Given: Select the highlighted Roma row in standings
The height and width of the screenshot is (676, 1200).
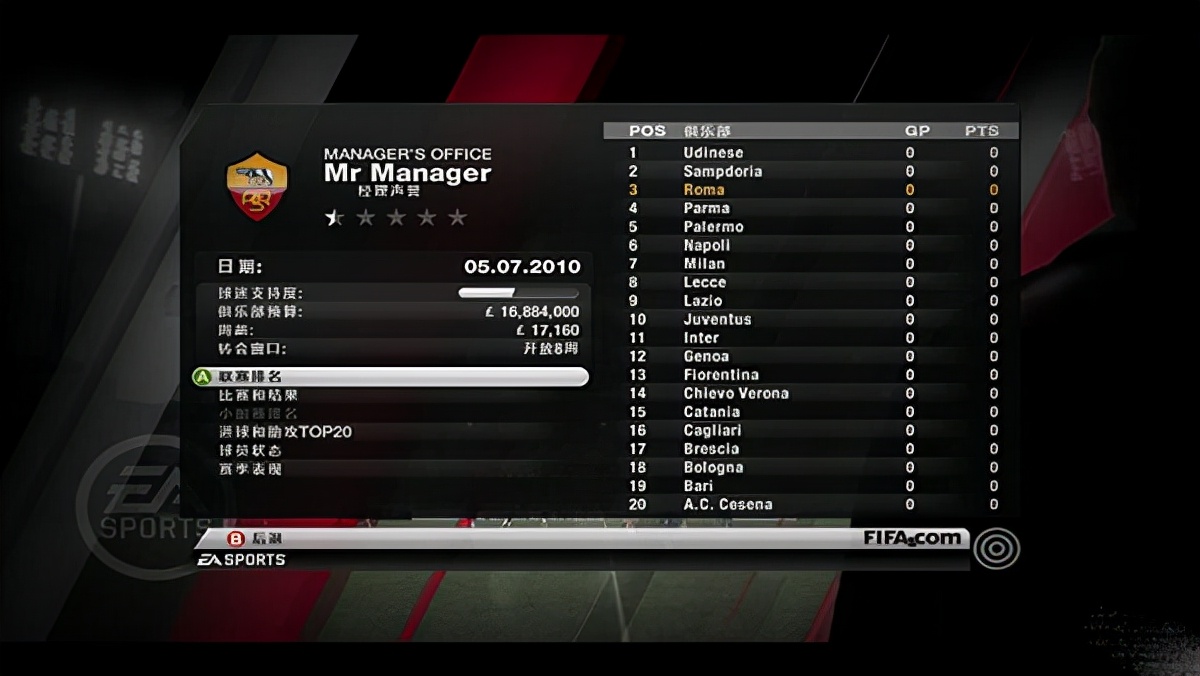Looking at the screenshot, I should 811,190.
